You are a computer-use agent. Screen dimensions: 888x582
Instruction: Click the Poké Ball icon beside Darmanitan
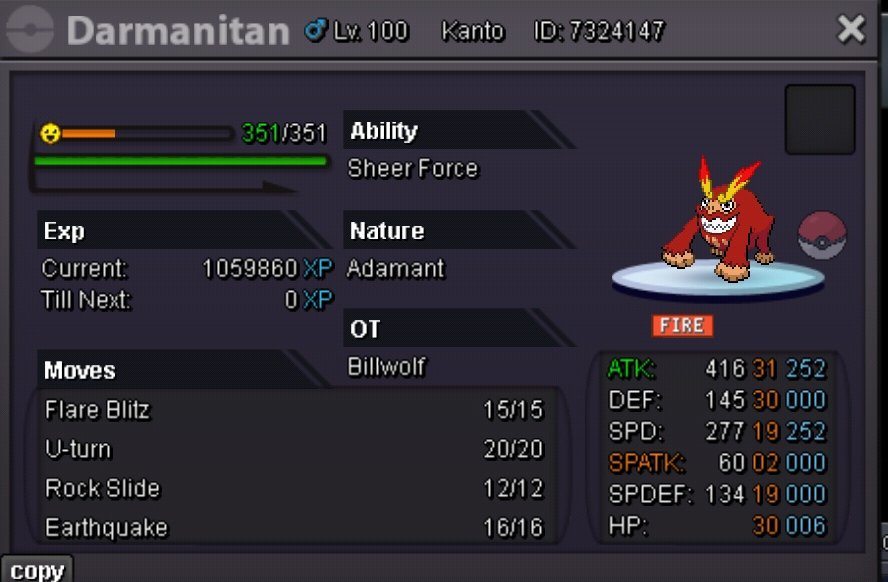click(x=822, y=236)
